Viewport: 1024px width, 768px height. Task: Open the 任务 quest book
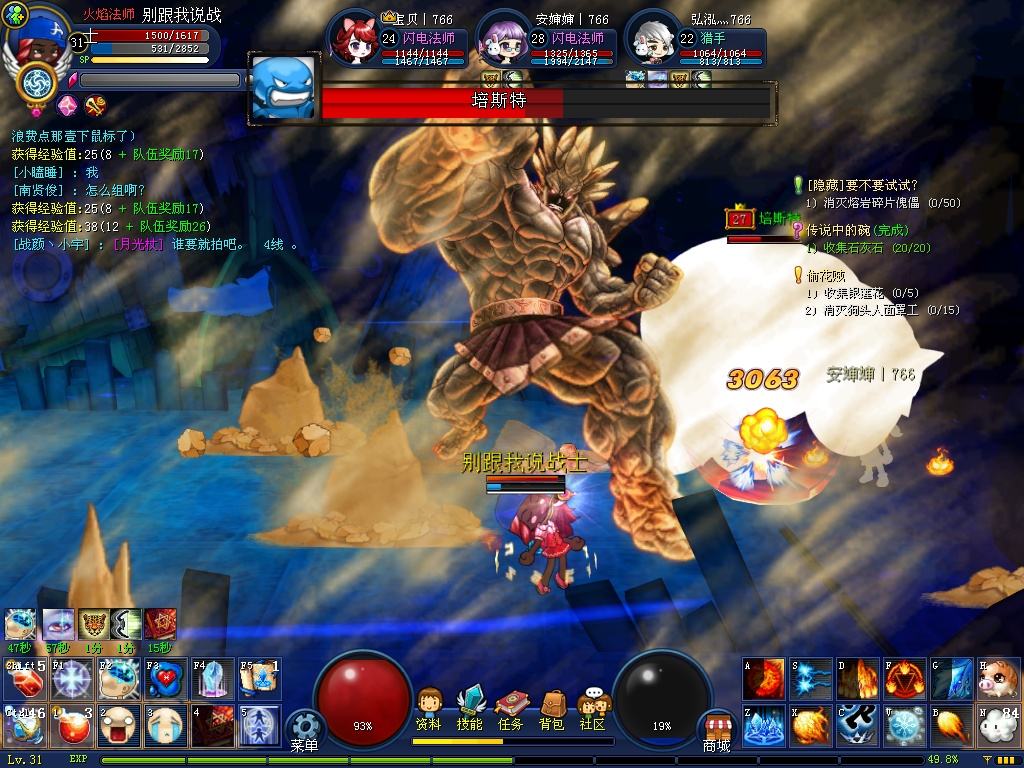tap(510, 708)
